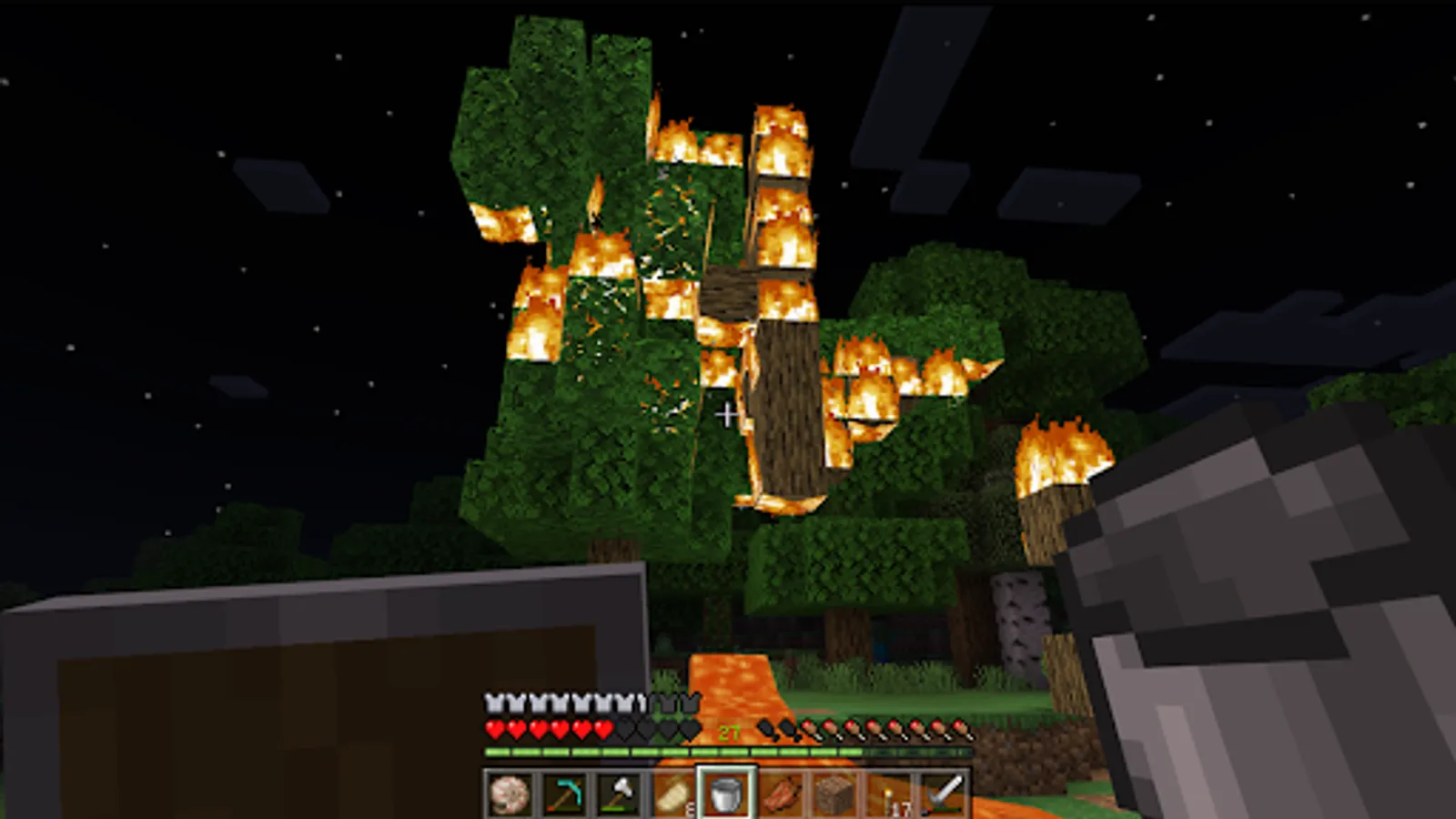Click the leftmost armor chestplate icon
The width and height of the screenshot is (1456, 819).
point(492,702)
